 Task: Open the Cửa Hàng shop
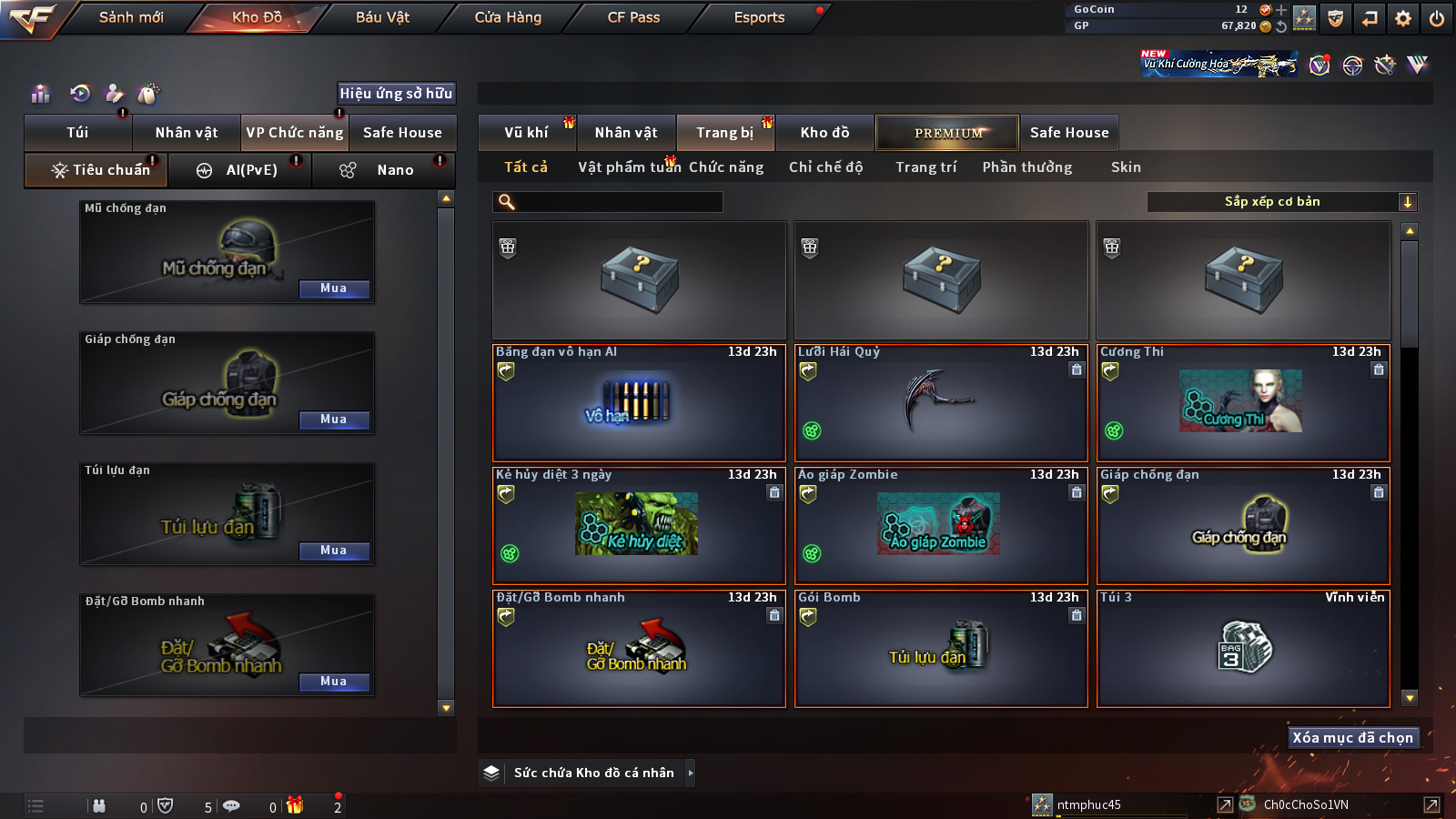508,17
